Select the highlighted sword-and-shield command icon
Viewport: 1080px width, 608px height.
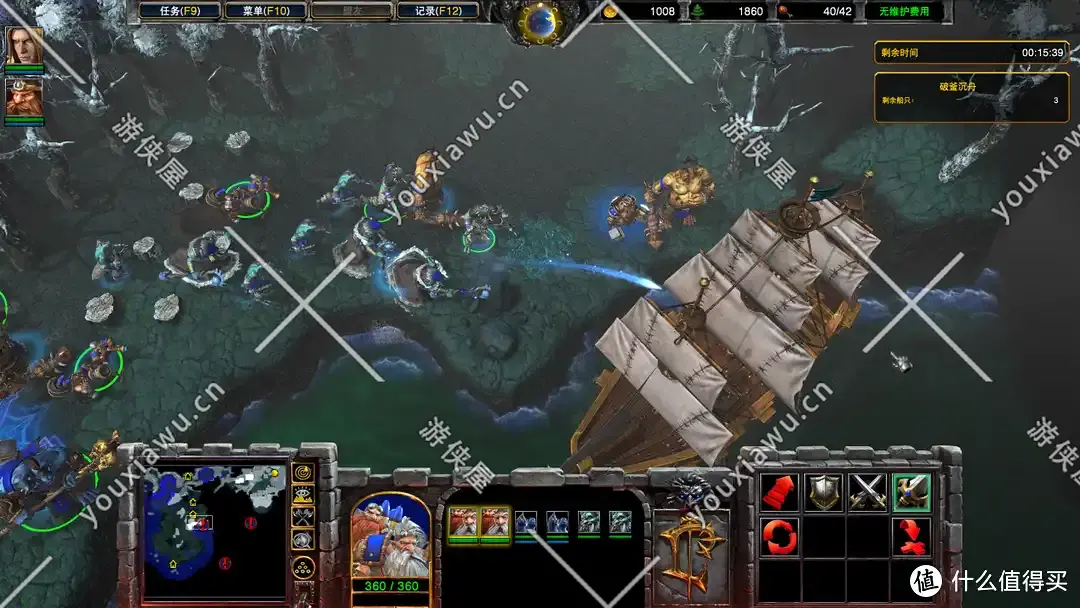tap(911, 492)
